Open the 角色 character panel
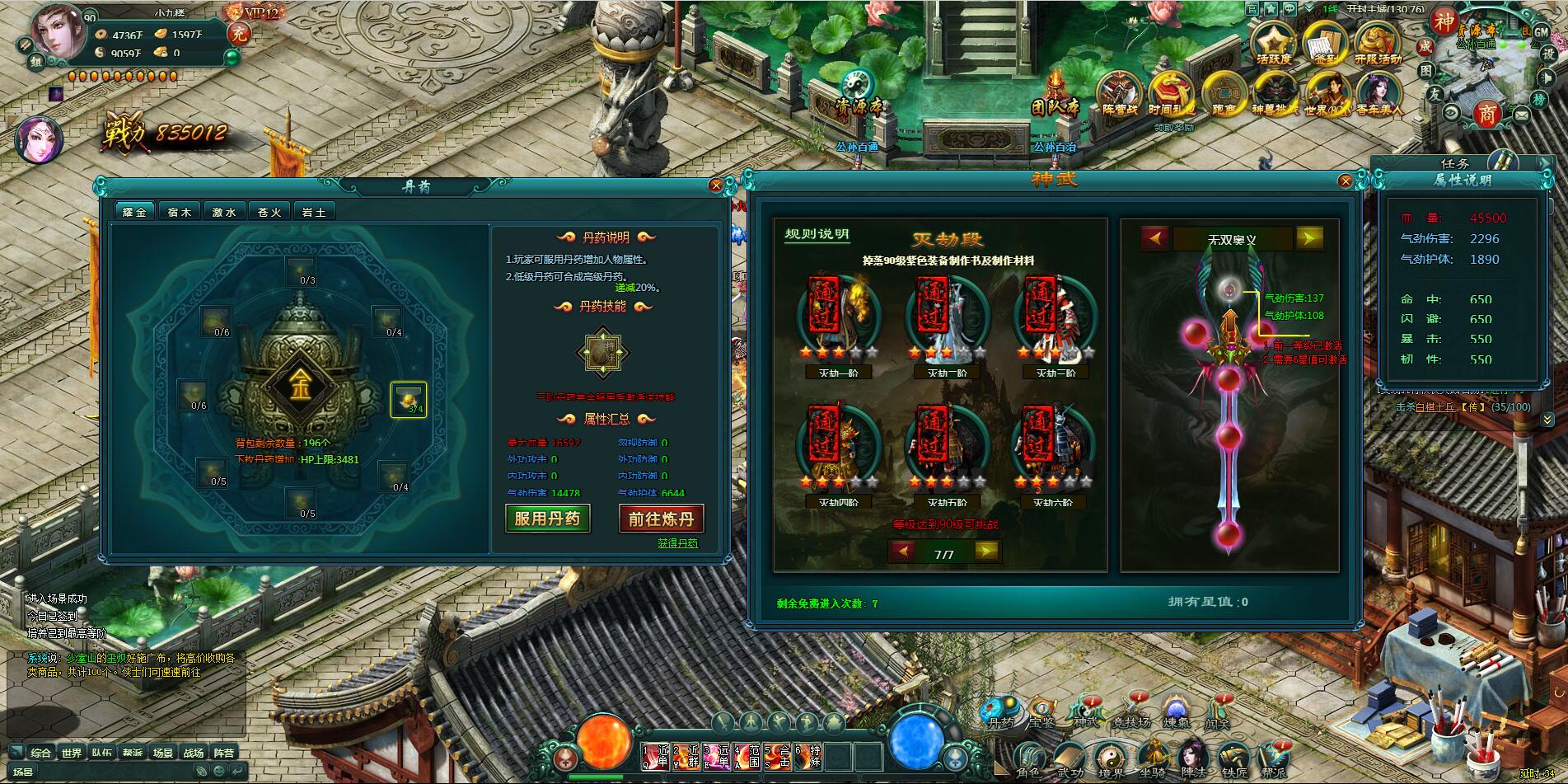Screen dimensions: 1568x784 point(1028,760)
